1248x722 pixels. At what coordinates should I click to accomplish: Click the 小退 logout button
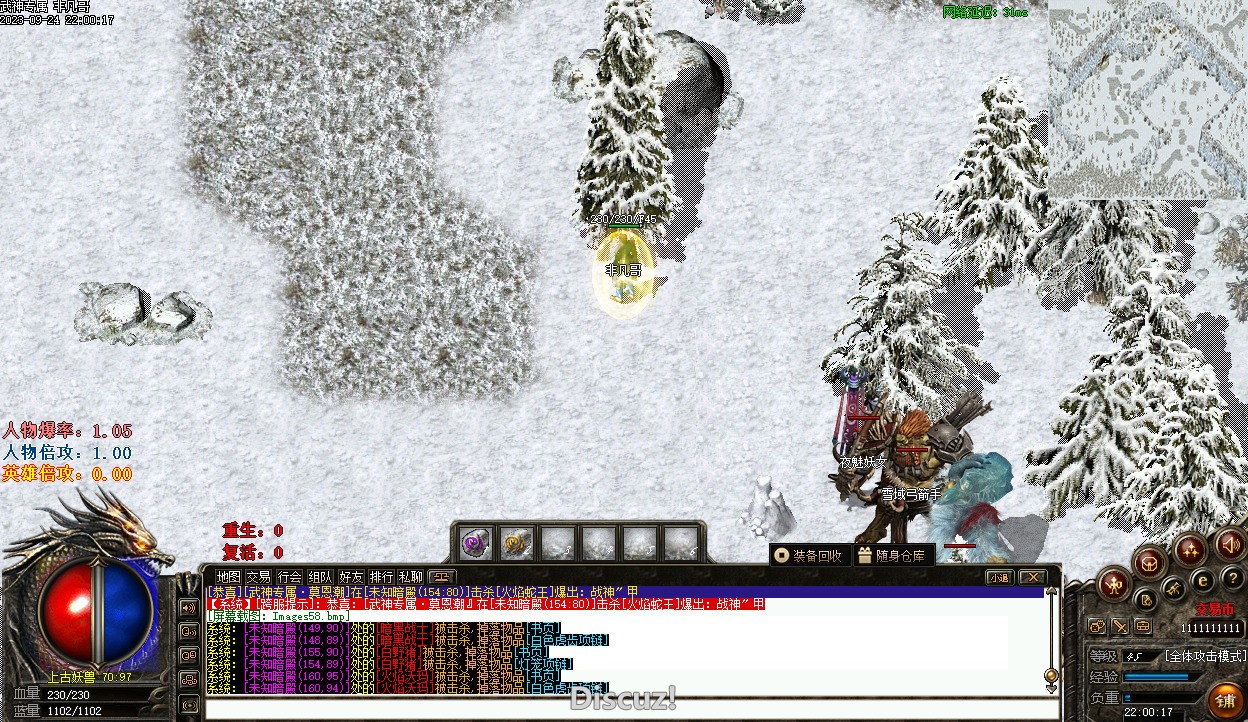click(999, 577)
